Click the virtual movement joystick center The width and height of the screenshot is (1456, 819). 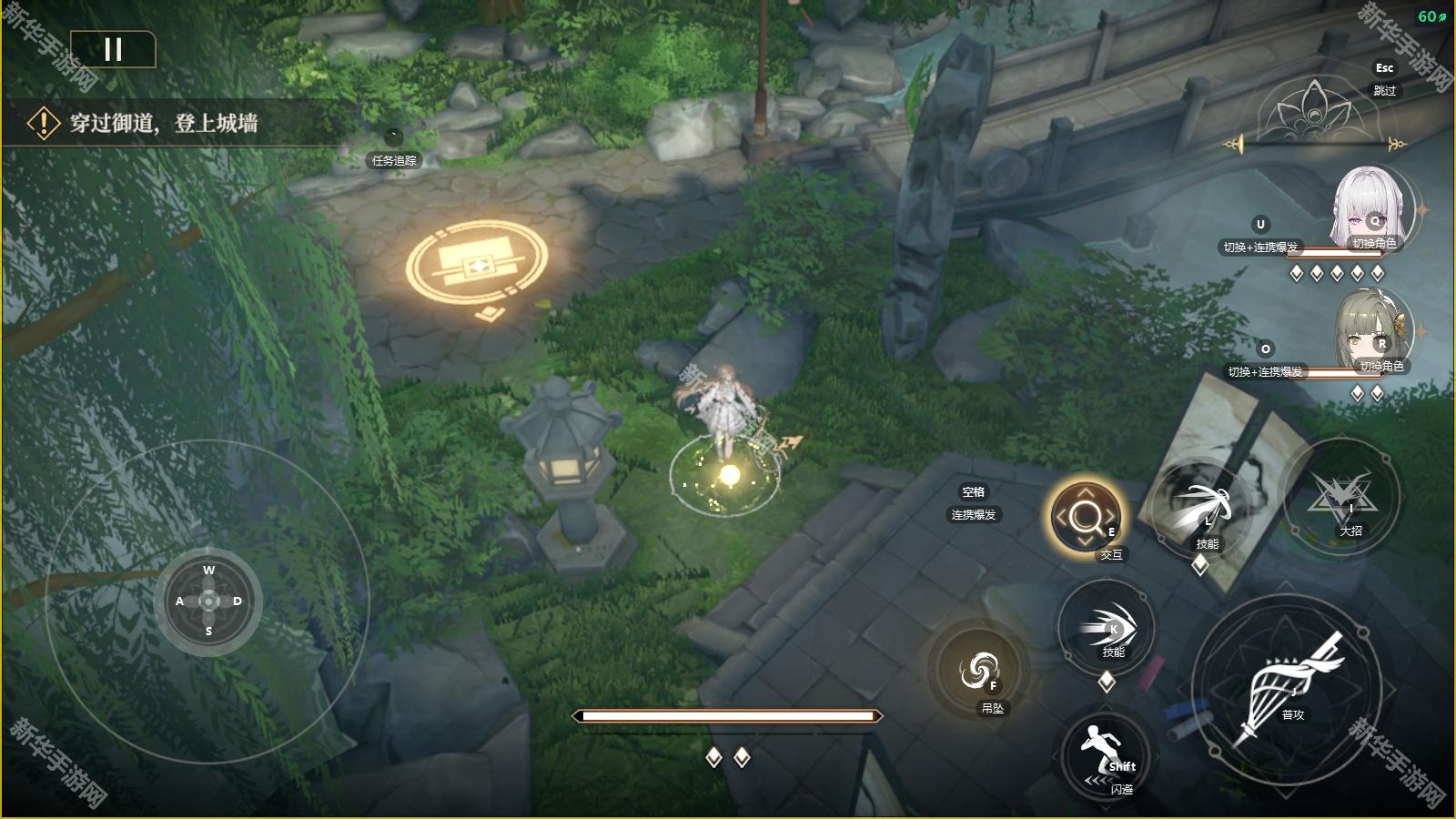tap(208, 602)
